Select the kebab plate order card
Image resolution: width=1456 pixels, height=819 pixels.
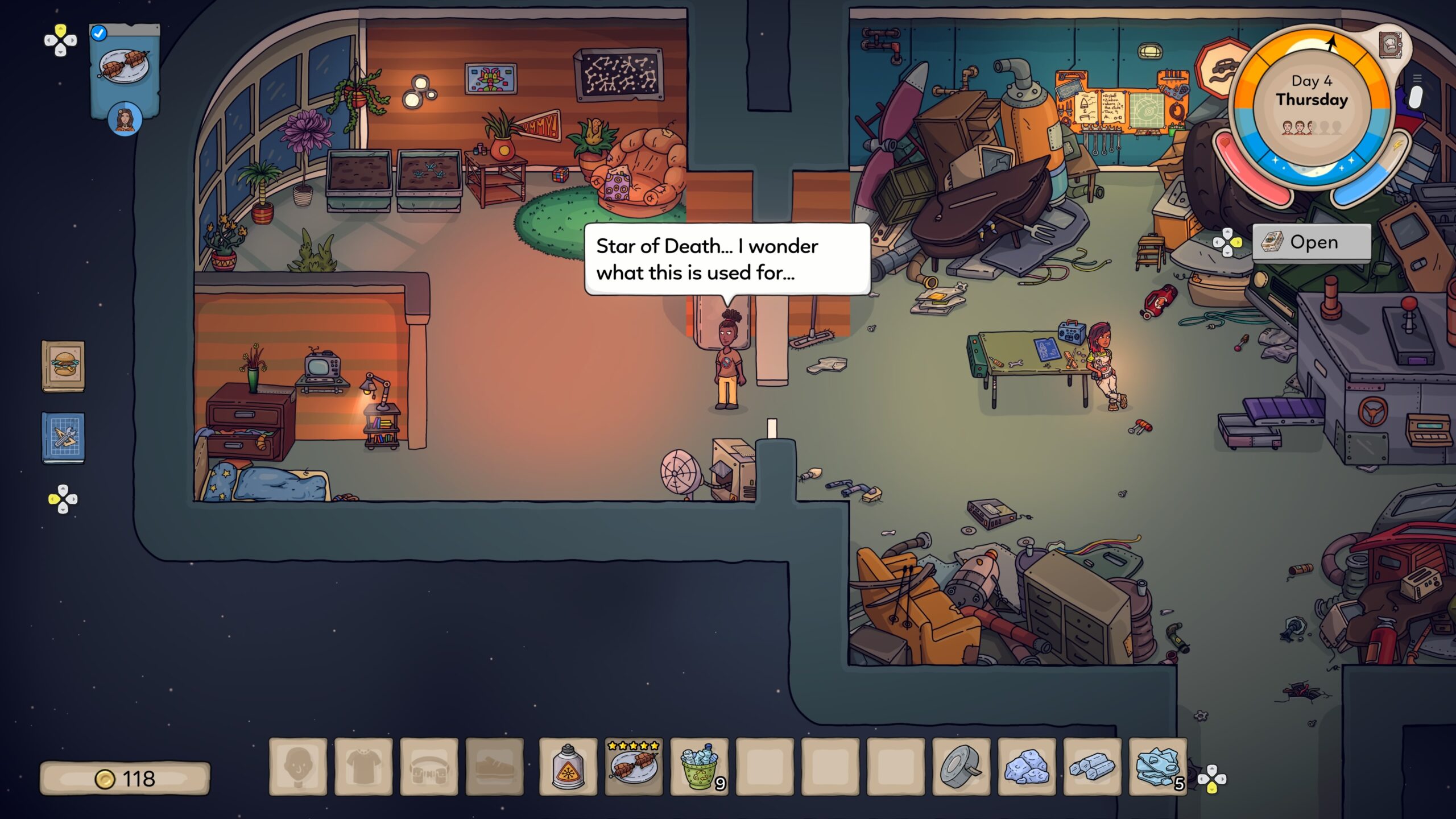click(x=125, y=66)
